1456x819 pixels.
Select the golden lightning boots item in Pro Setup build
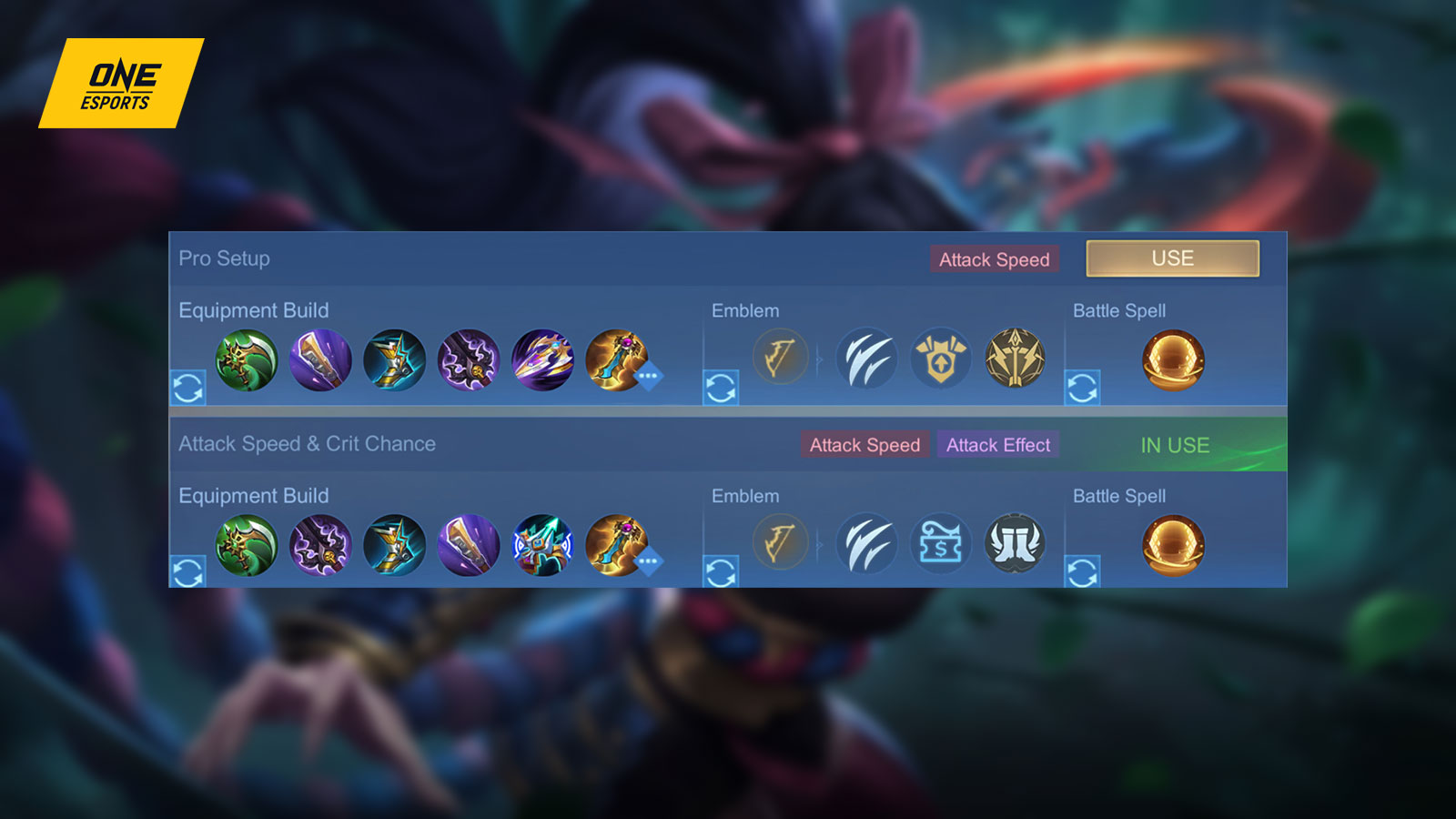point(393,360)
